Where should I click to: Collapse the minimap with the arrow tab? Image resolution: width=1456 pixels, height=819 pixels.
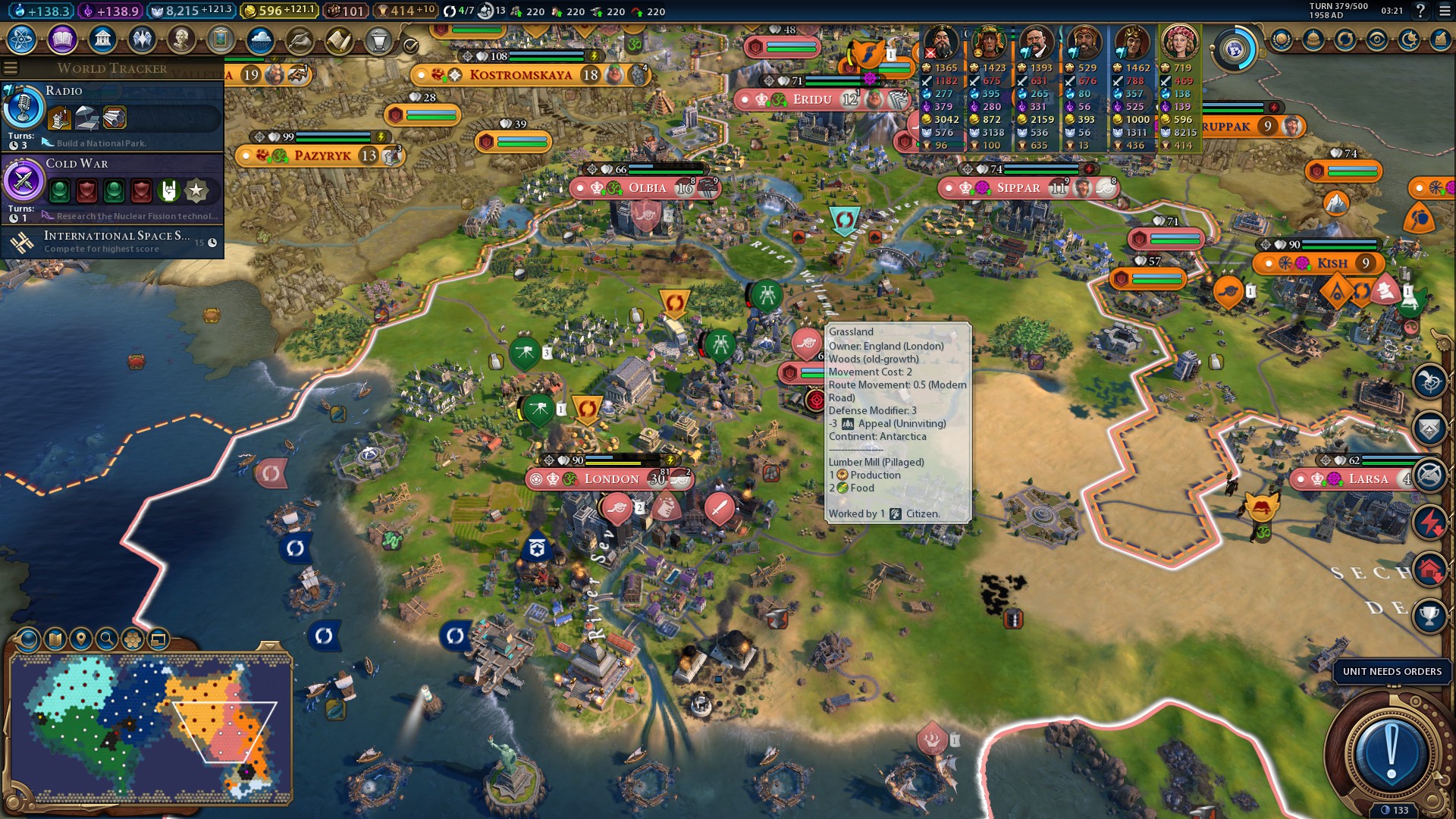268,646
